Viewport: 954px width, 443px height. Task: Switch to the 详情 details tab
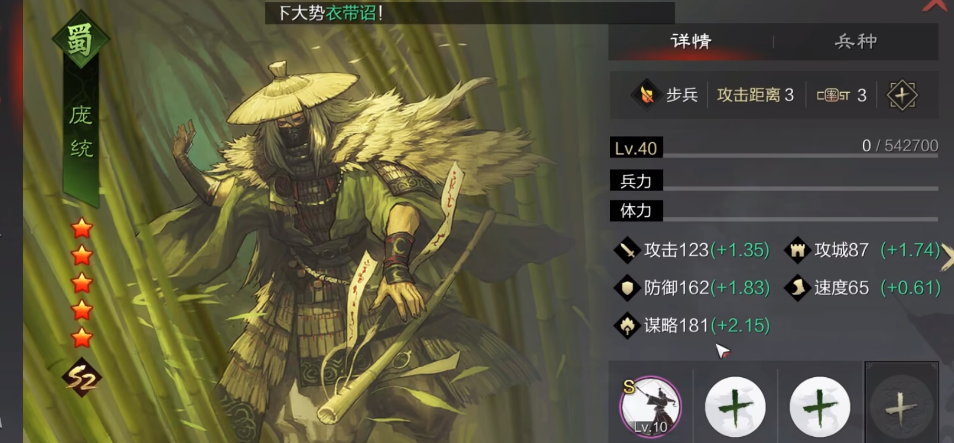click(x=691, y=42)
